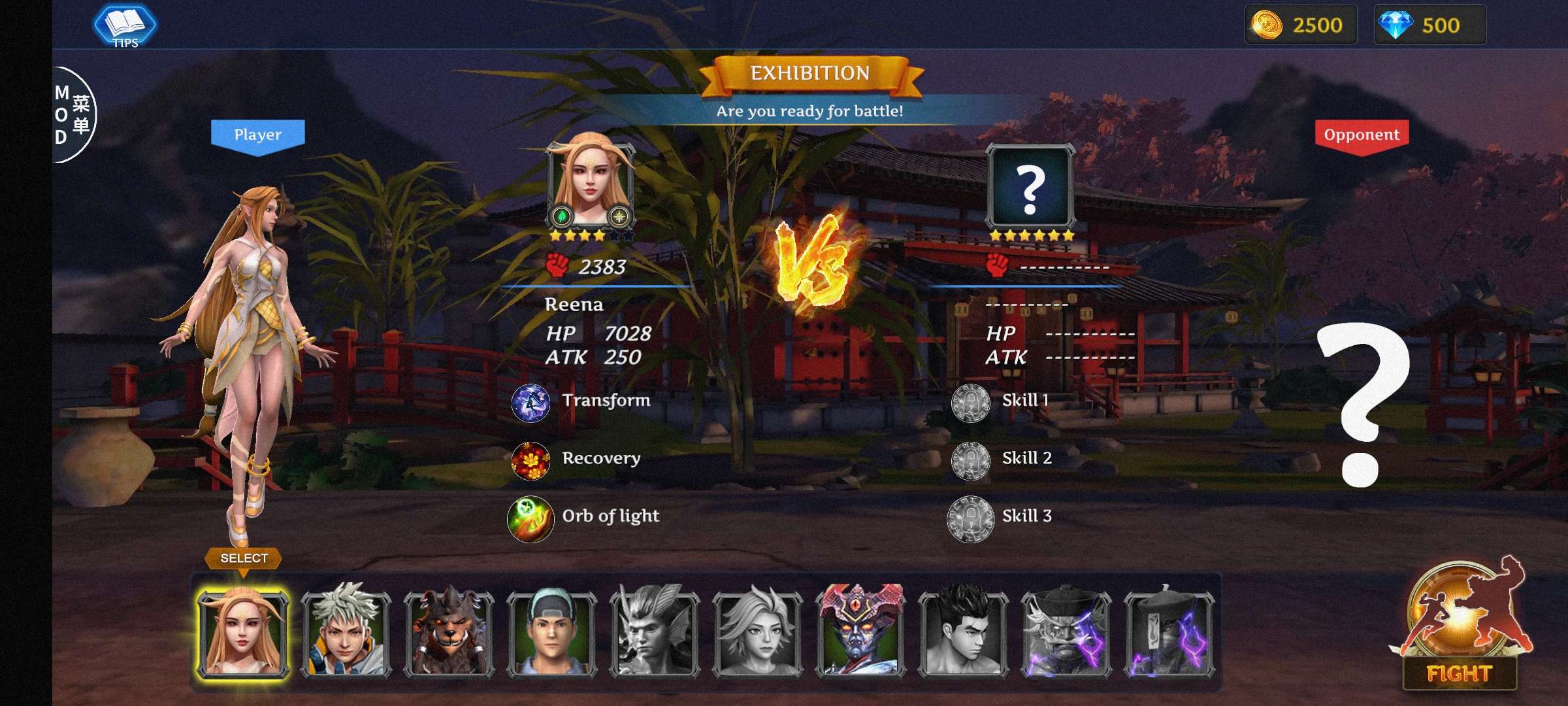Open the Orb of light skill
The width and height of the screenshot is (1568, 706).
[531, 516]
